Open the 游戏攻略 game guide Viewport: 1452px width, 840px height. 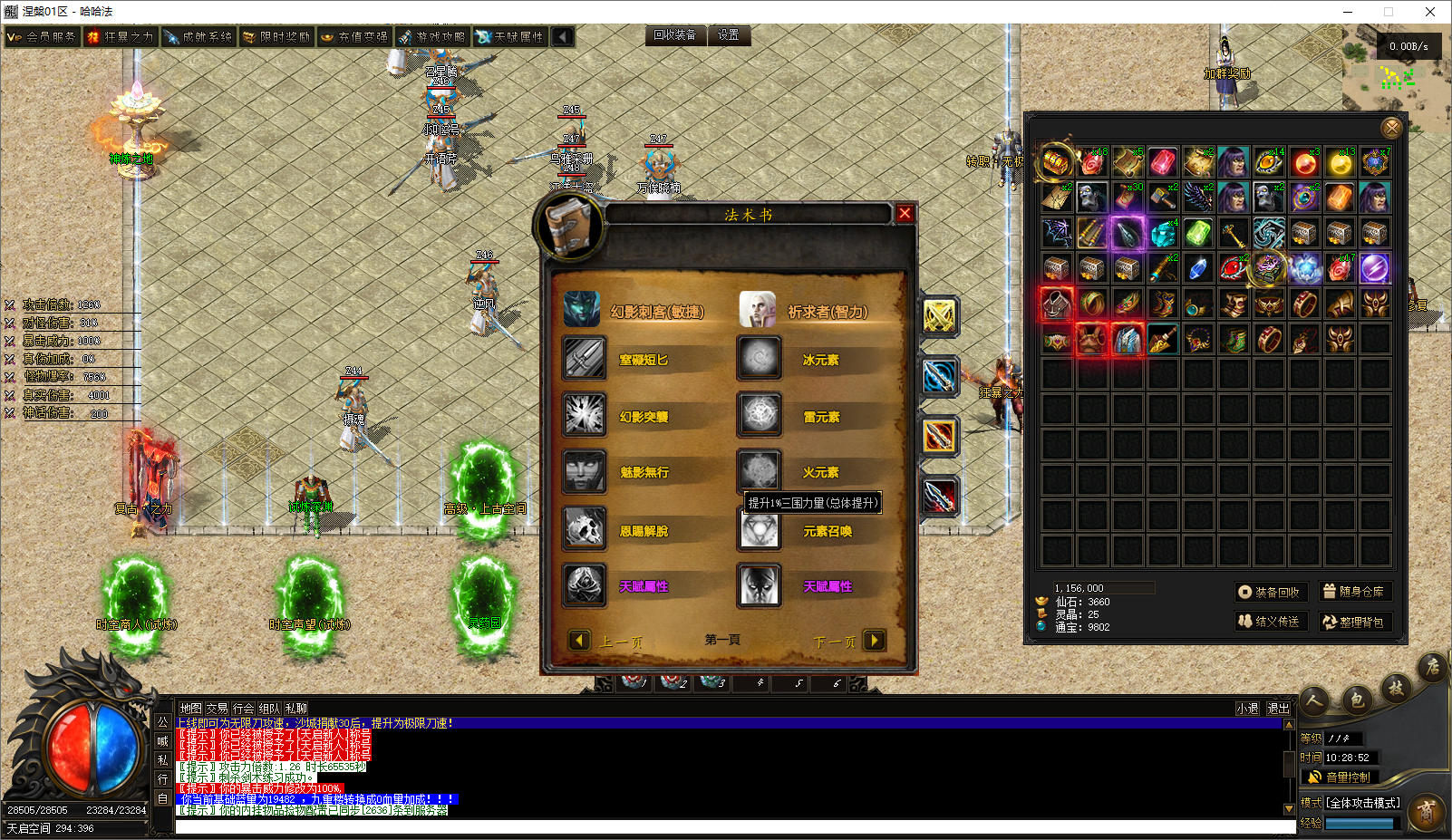click(432, 37)
